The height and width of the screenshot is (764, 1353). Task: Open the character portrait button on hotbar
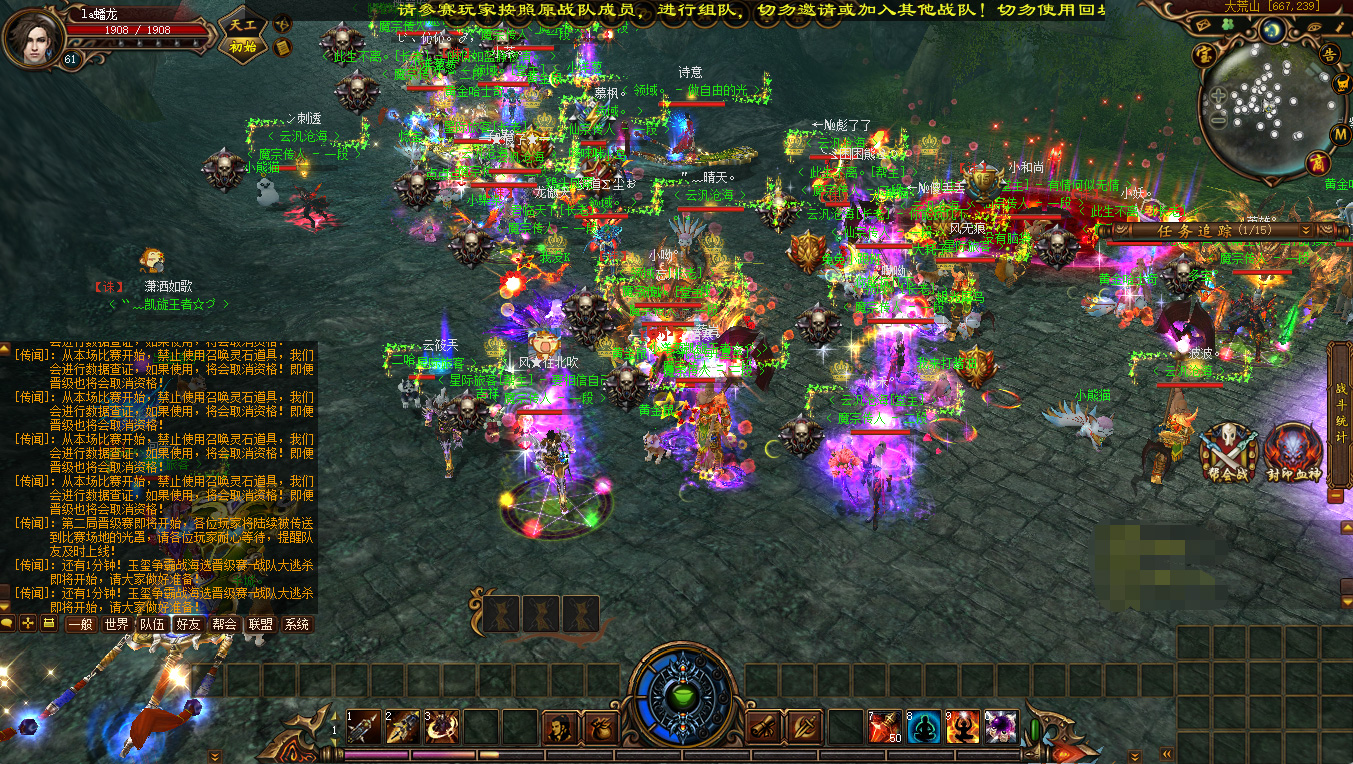tap(560, 727)
